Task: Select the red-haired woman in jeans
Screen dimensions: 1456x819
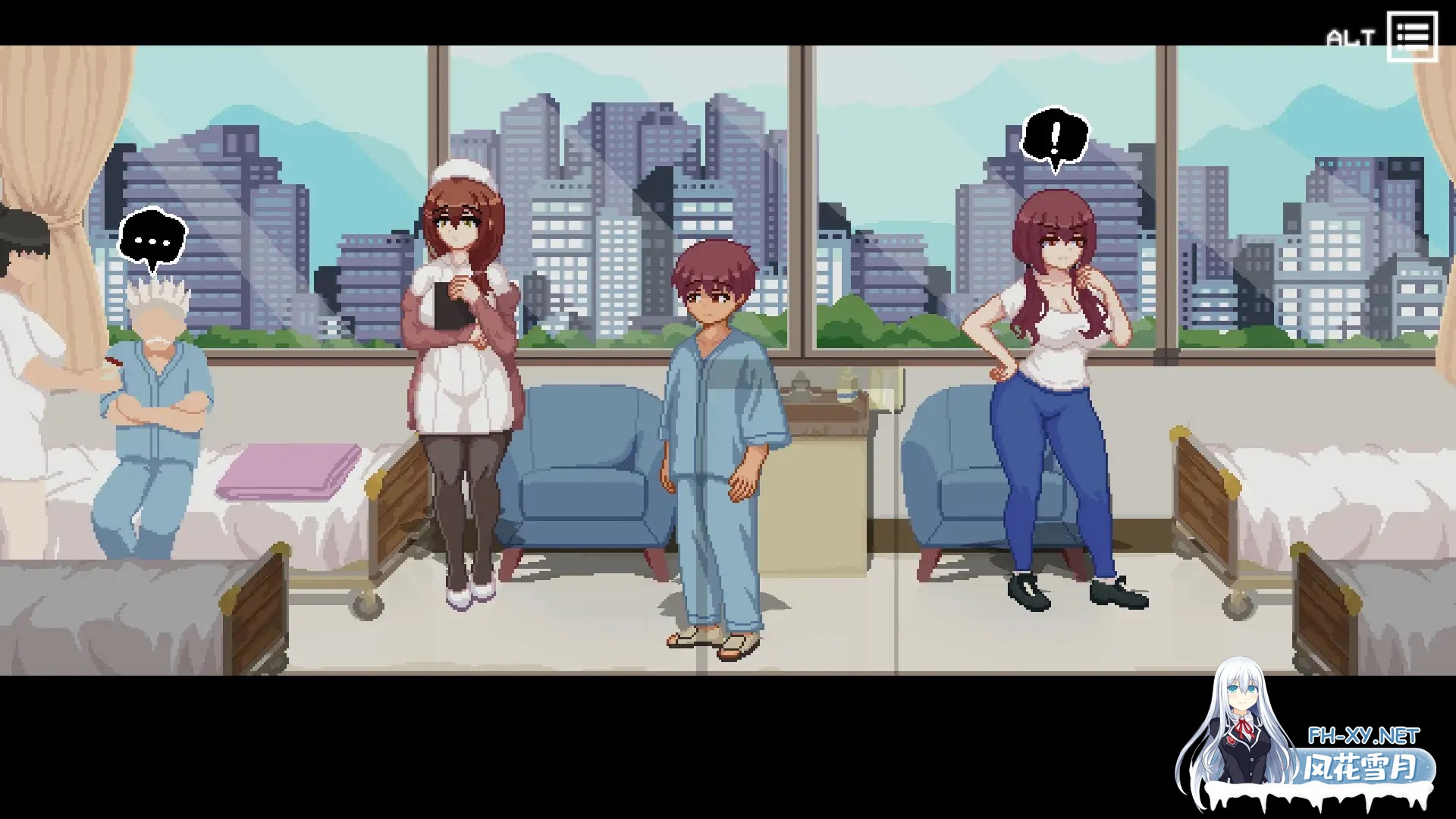Action: coord(1054,379)
